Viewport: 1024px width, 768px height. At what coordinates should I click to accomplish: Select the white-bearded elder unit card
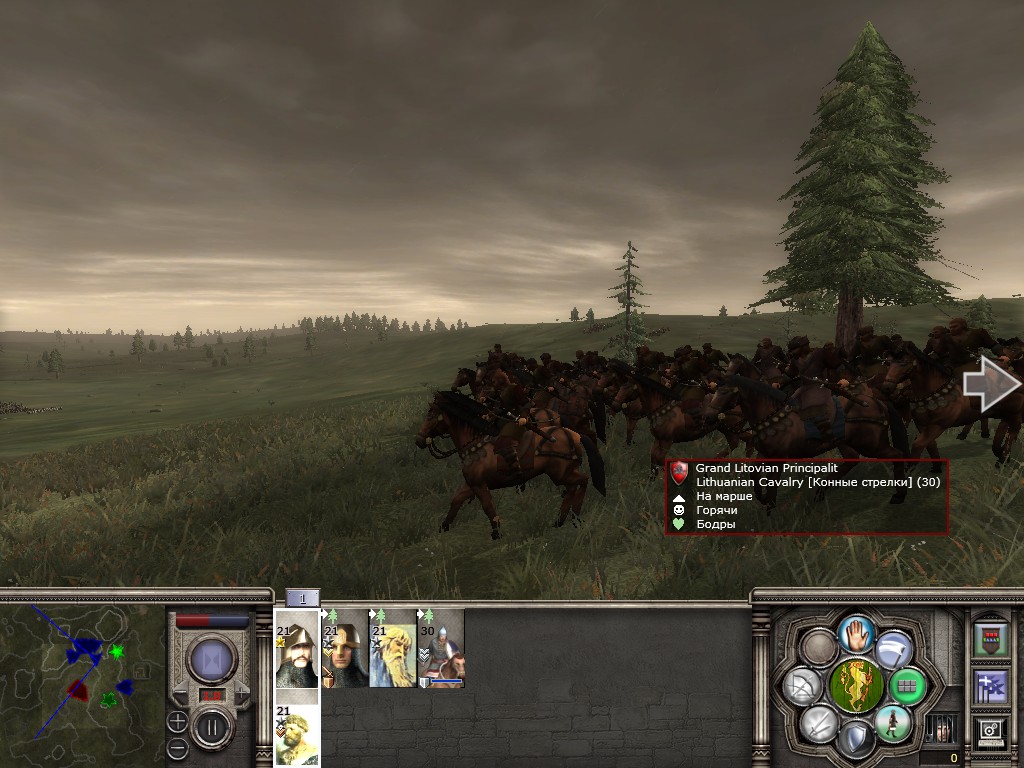(x=393, y=648)
